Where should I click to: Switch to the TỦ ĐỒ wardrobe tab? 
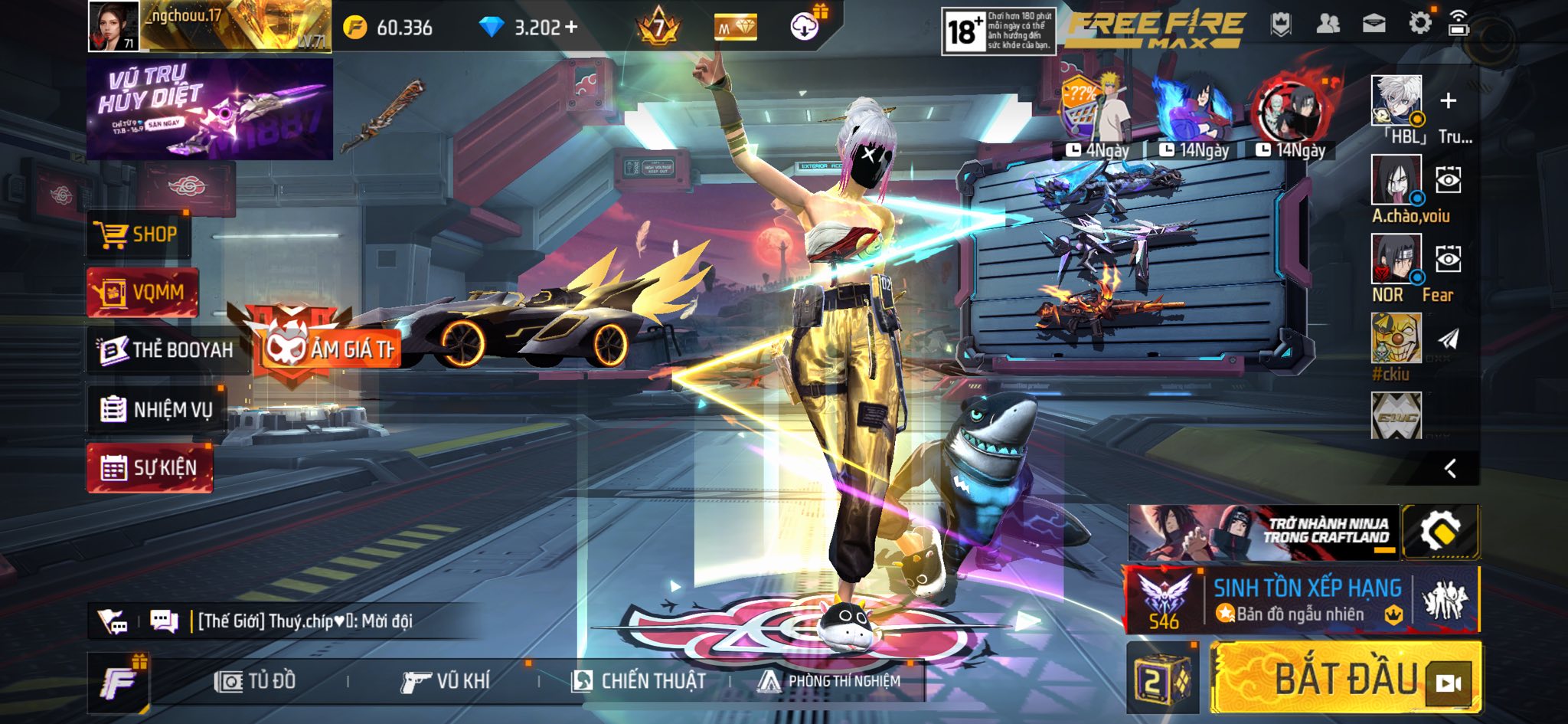tap(256, 681)
